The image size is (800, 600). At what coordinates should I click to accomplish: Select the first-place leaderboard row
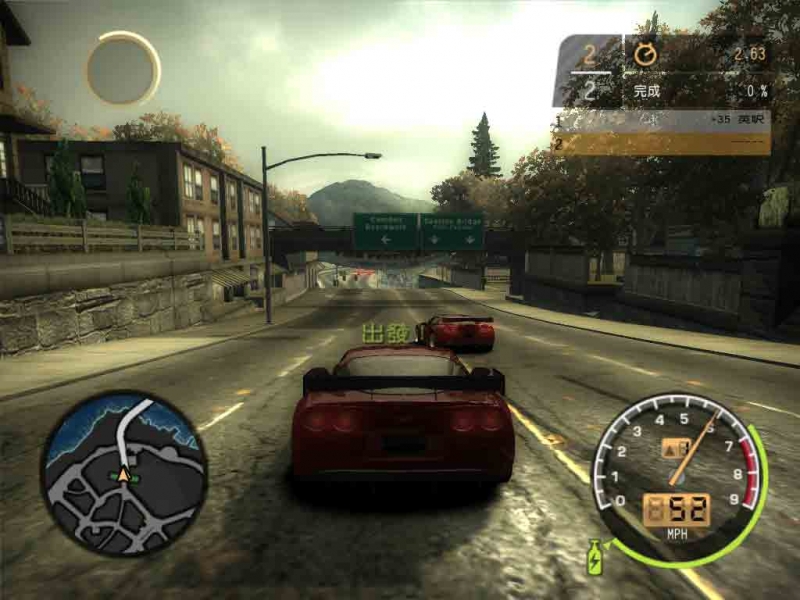pos(661,121)
